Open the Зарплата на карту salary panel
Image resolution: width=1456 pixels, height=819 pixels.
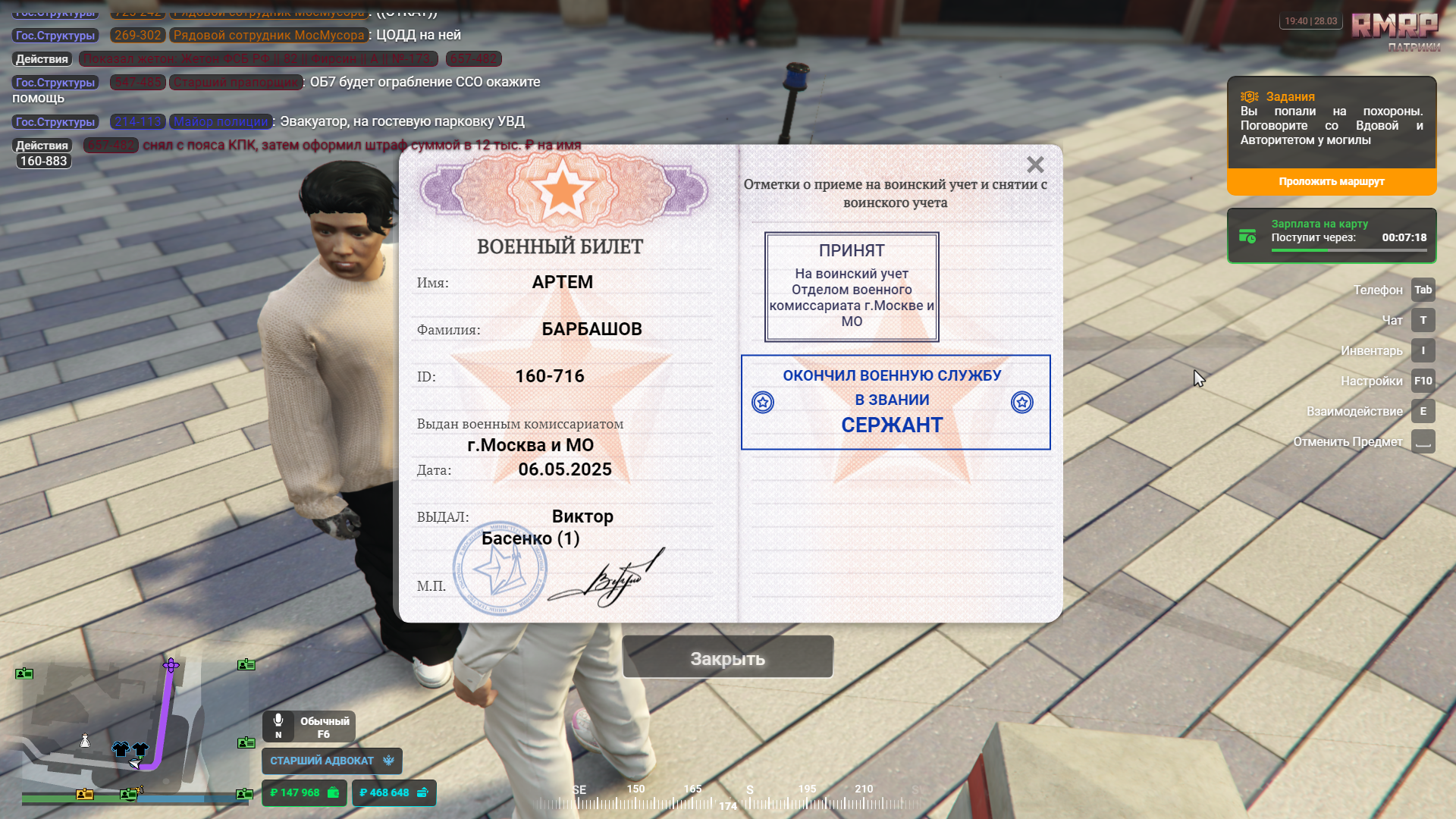click(1331, 236)
